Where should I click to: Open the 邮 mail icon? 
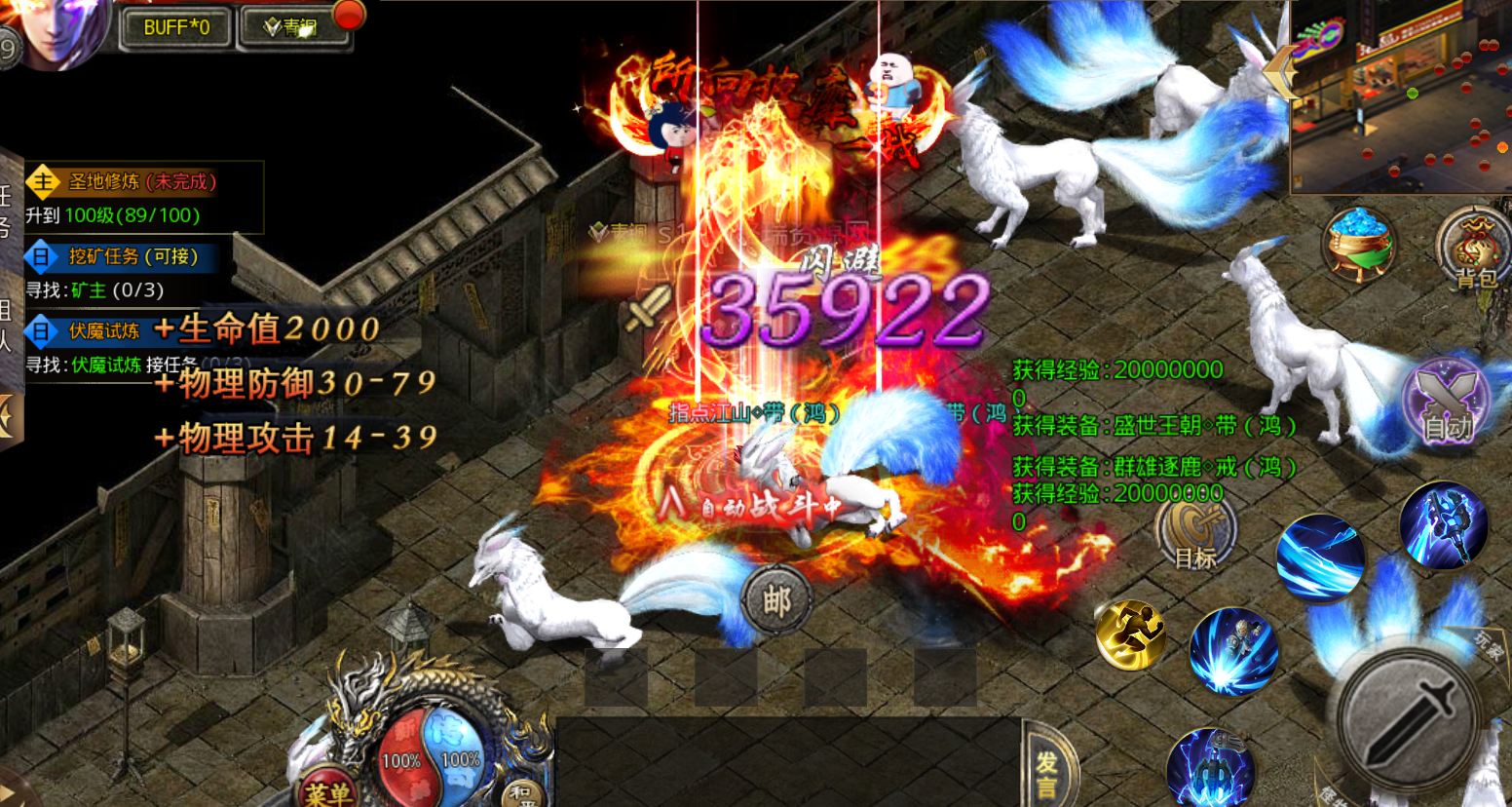click(x=776, y=599)
